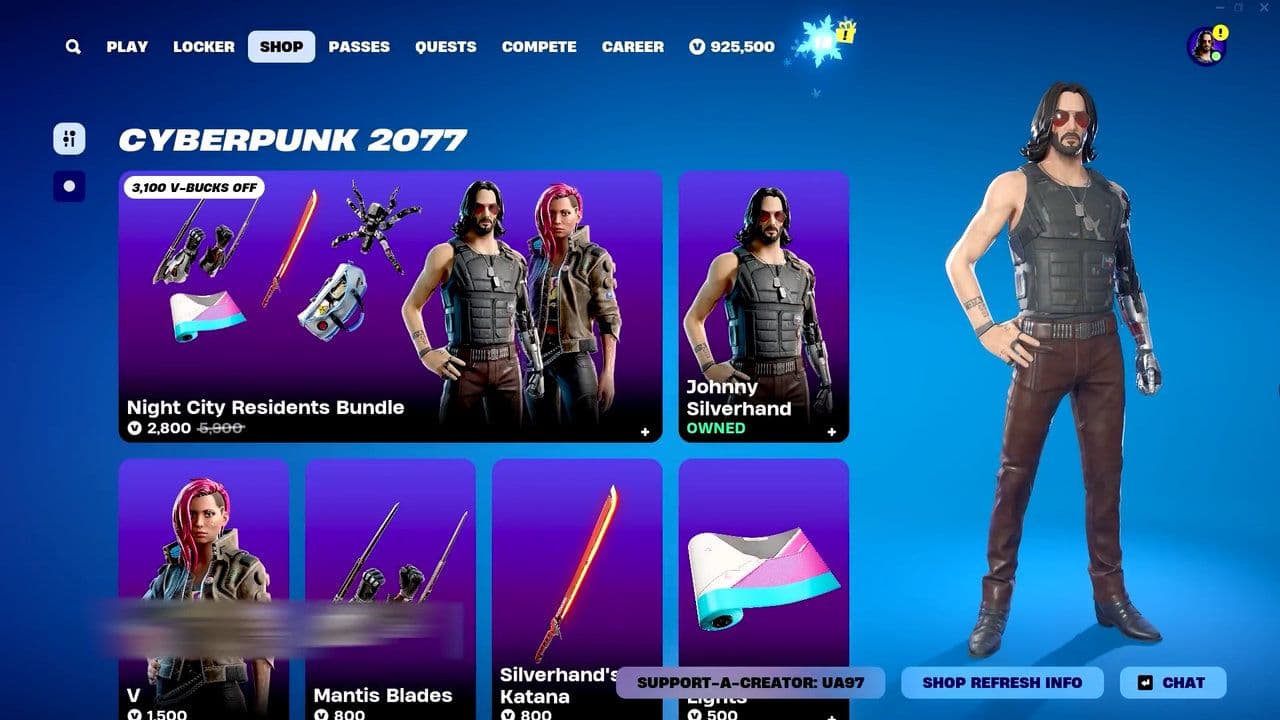This screenshot has width=1280, height=720.
Task: Click the plus on Night City Residents Bundle
Action: tap(646, 431)
